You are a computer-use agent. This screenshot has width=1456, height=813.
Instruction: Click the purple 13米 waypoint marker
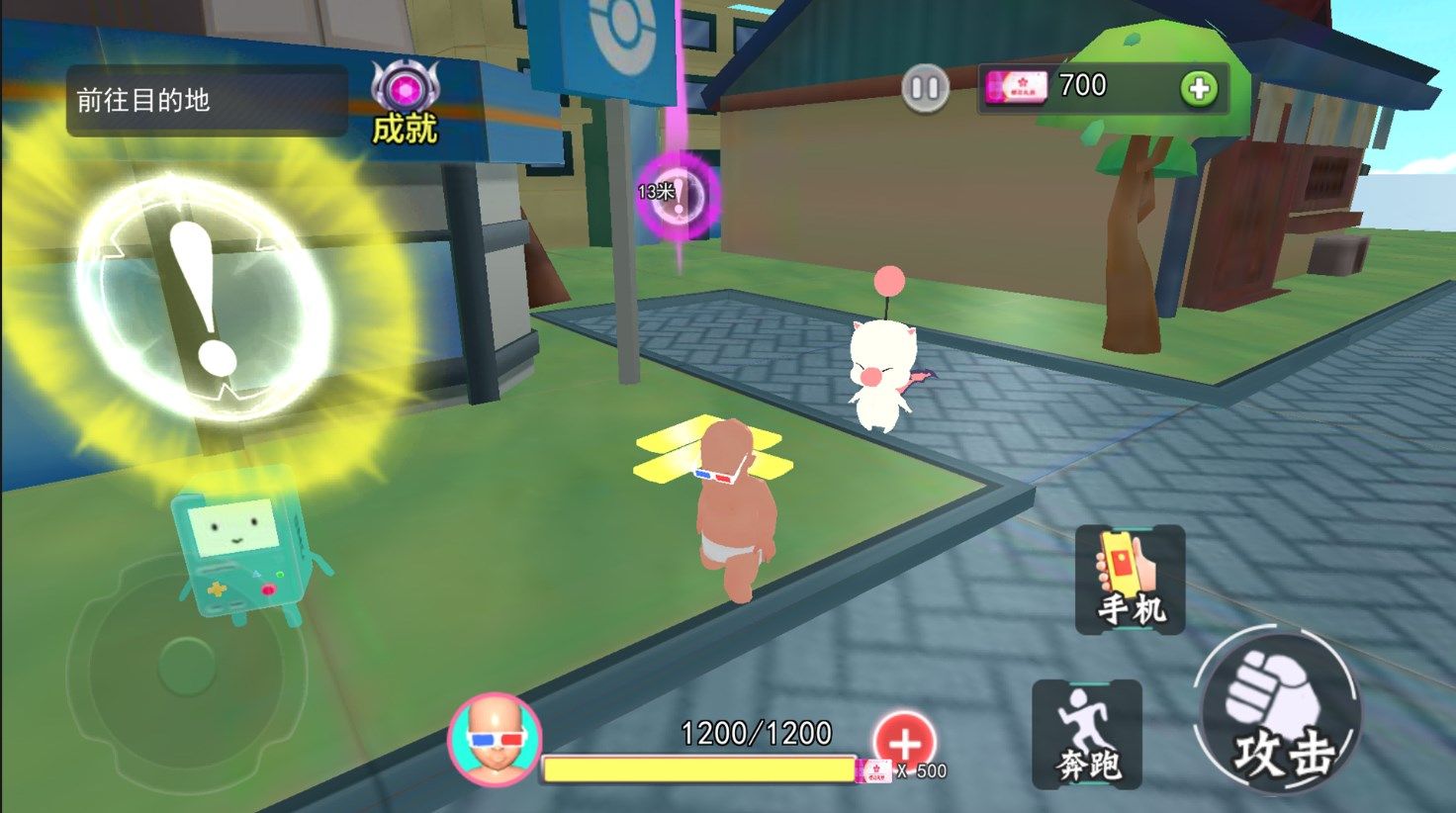tap(678, 194)
